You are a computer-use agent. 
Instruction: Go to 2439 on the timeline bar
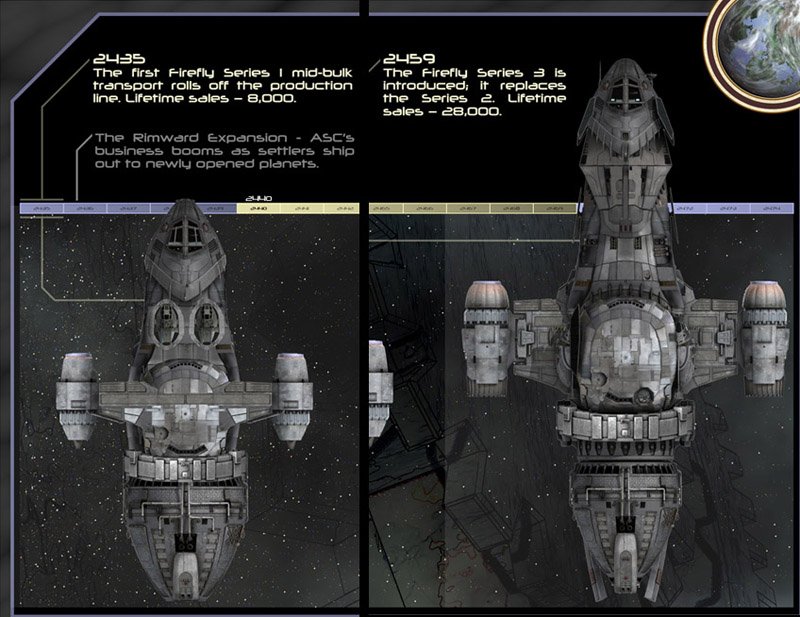pyautogui.click(x=215, y=208)
